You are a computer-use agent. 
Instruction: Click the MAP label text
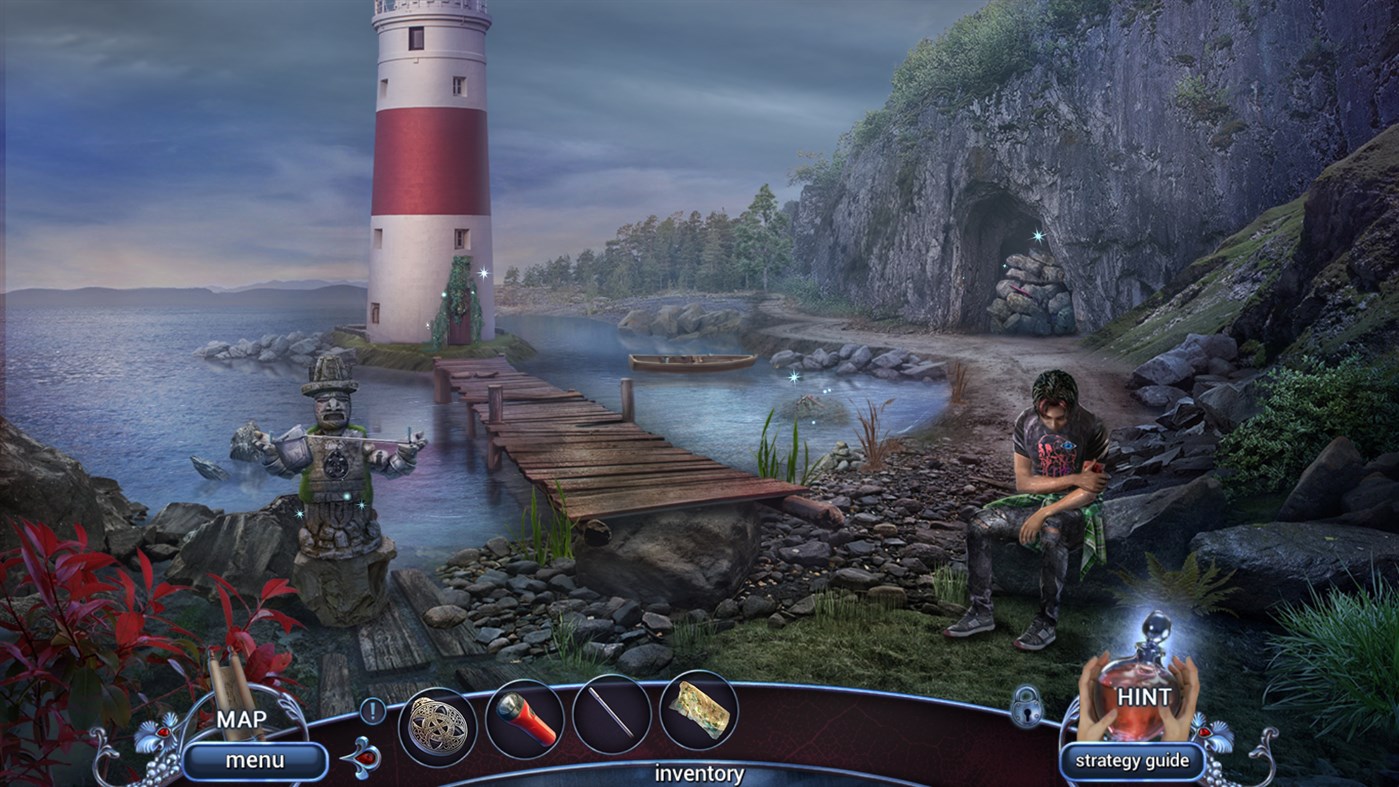point(243,719)
